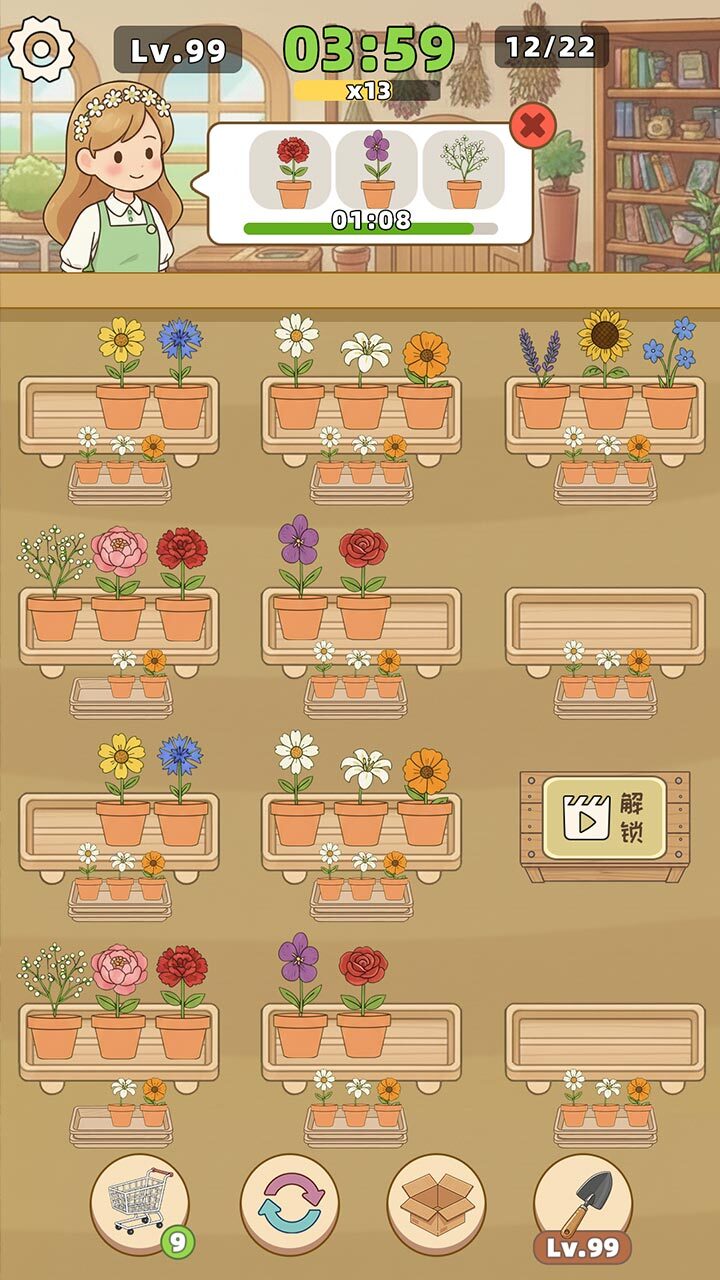Choose the small blue flowers pot
This screenshot has width=720, height=1280.
click(x=669, y=375)
